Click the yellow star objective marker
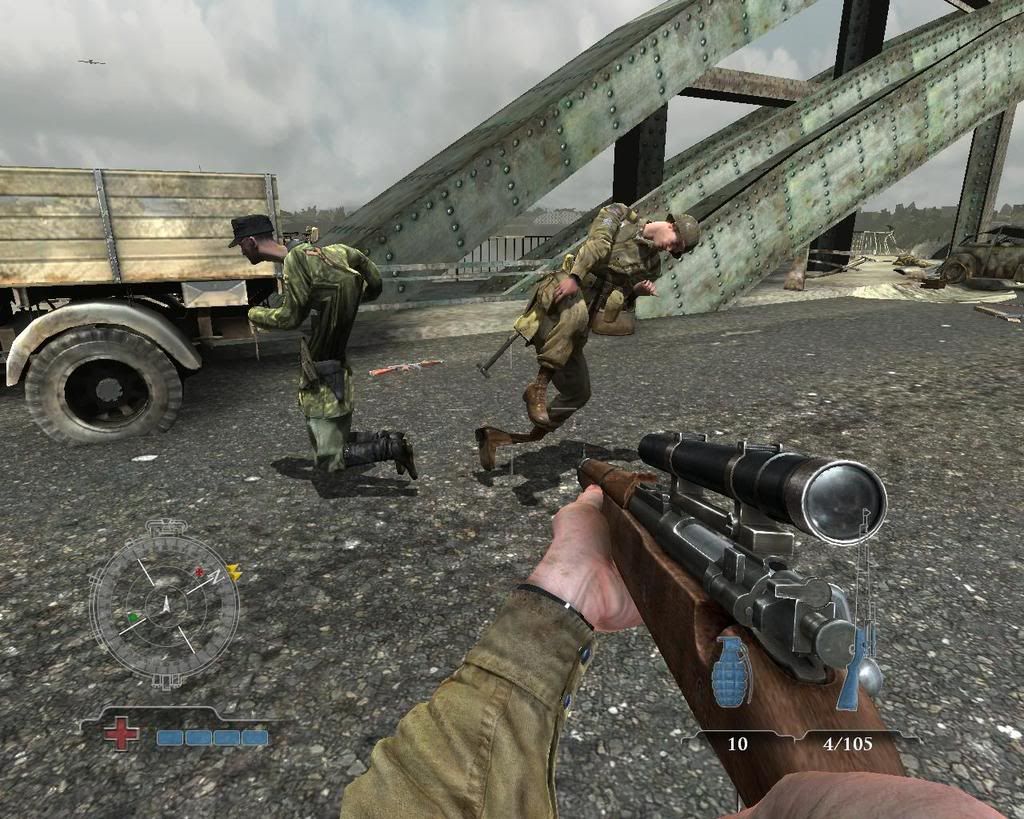This screenshot has height=819, width=1024. (x=234, y=572)
